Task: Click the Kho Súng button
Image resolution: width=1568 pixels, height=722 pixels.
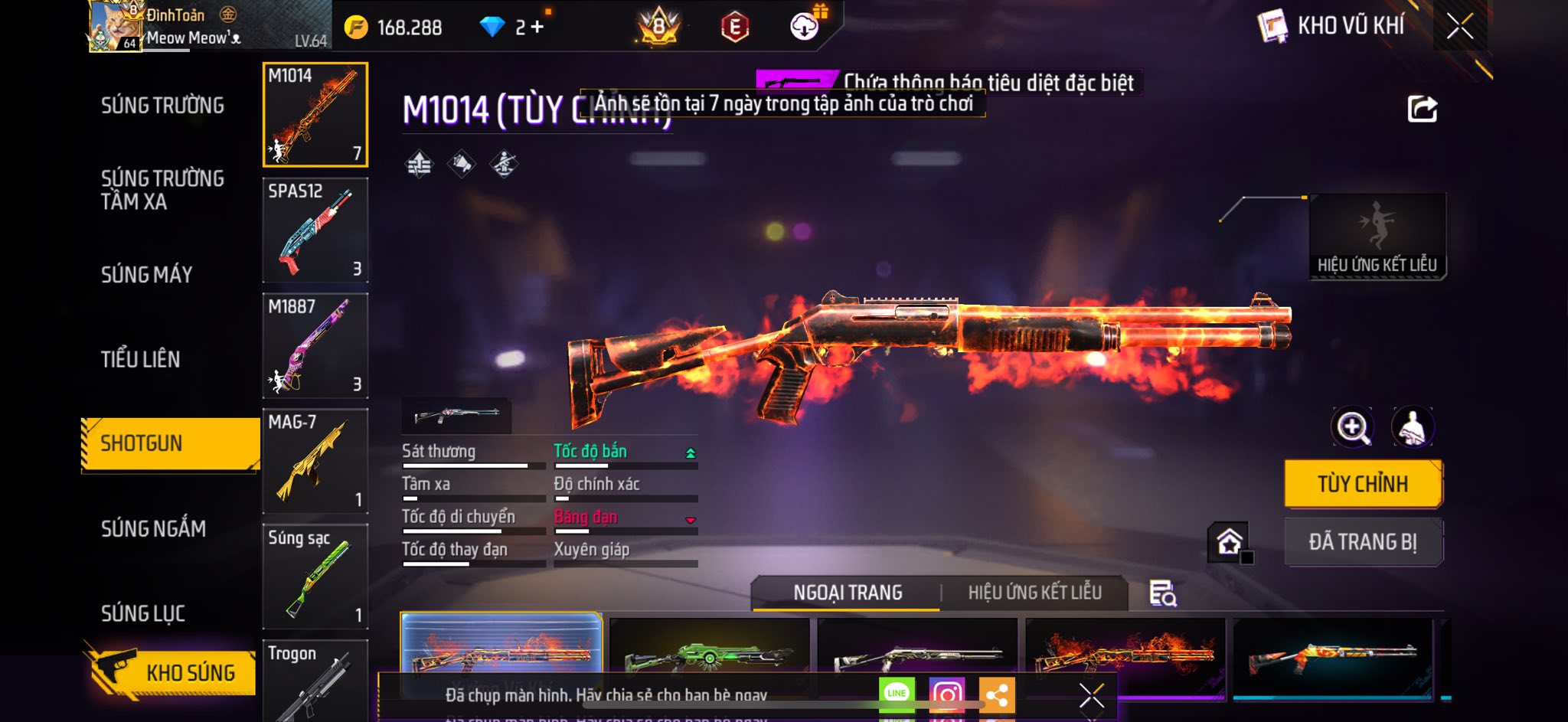Action: [x=175, y=672]
